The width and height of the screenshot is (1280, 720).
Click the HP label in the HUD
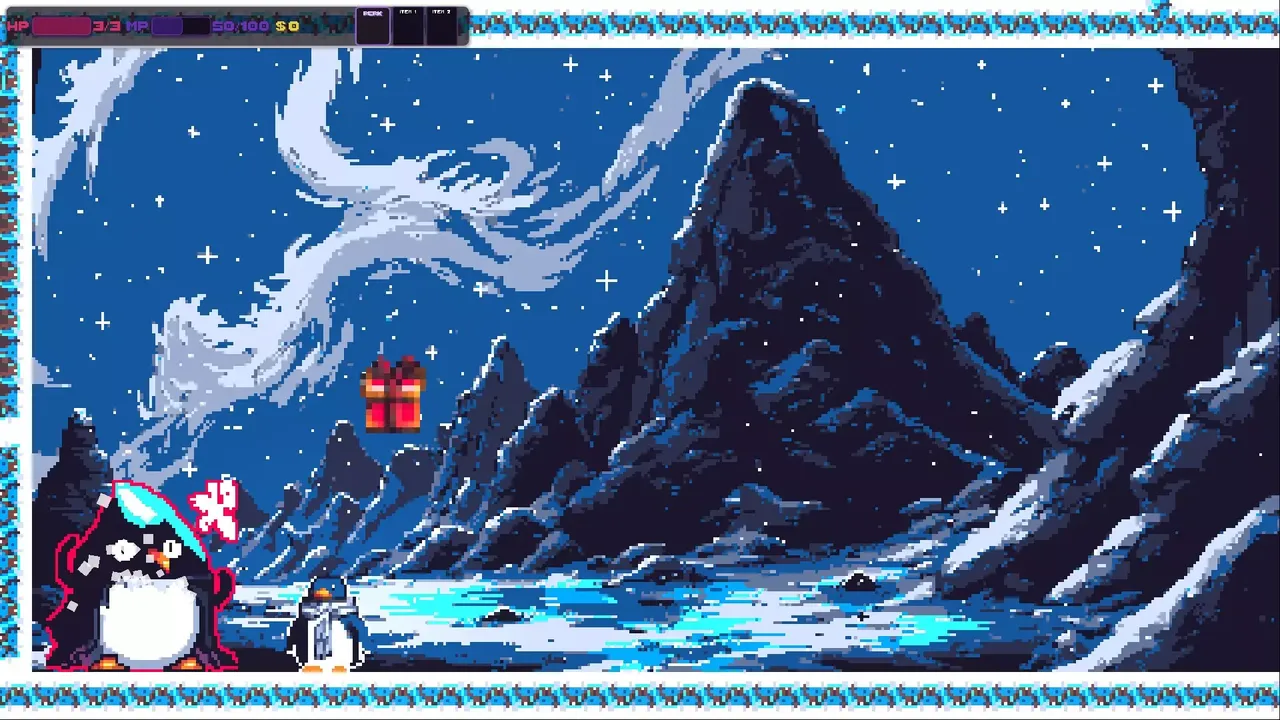click(17, 25)
